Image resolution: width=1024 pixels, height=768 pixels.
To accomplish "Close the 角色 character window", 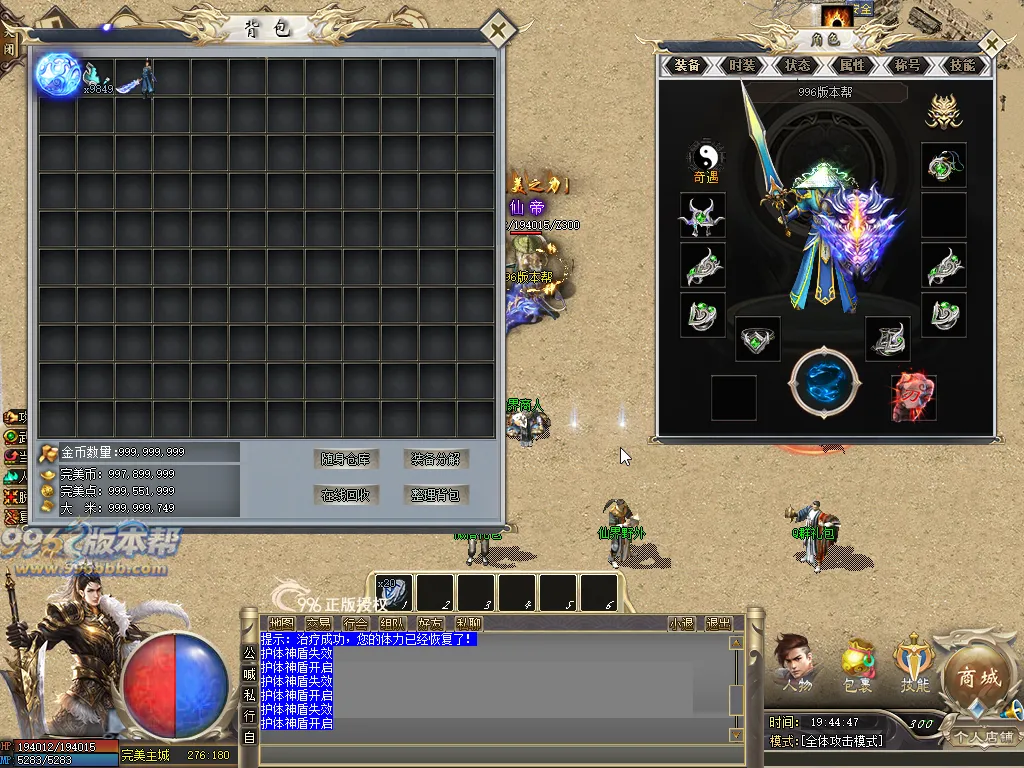I will pos(990,45).
